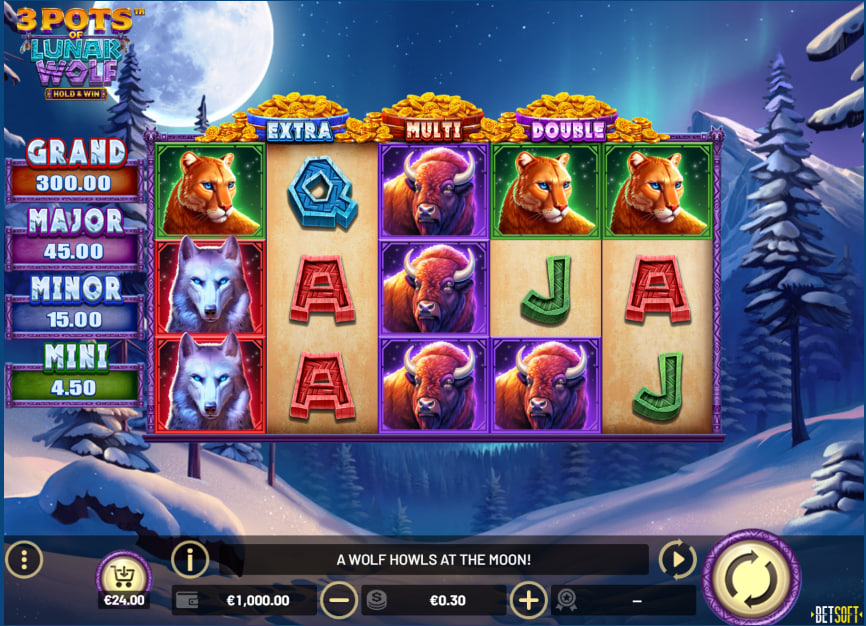Spin the reels with the big circular button

coord(751,579)
